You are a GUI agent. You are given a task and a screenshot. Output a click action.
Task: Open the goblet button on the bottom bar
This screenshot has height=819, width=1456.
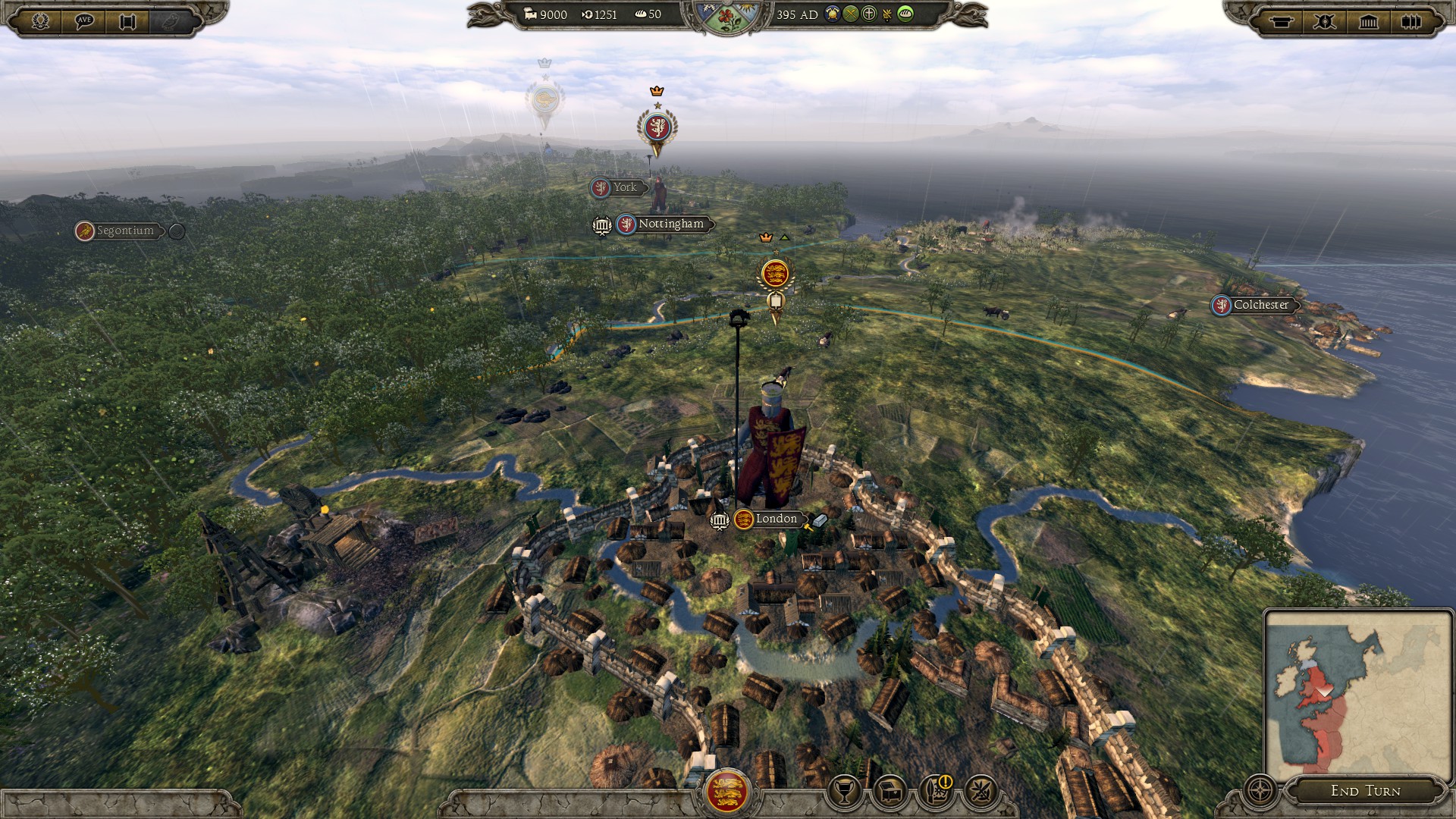(x=843, y=792)
